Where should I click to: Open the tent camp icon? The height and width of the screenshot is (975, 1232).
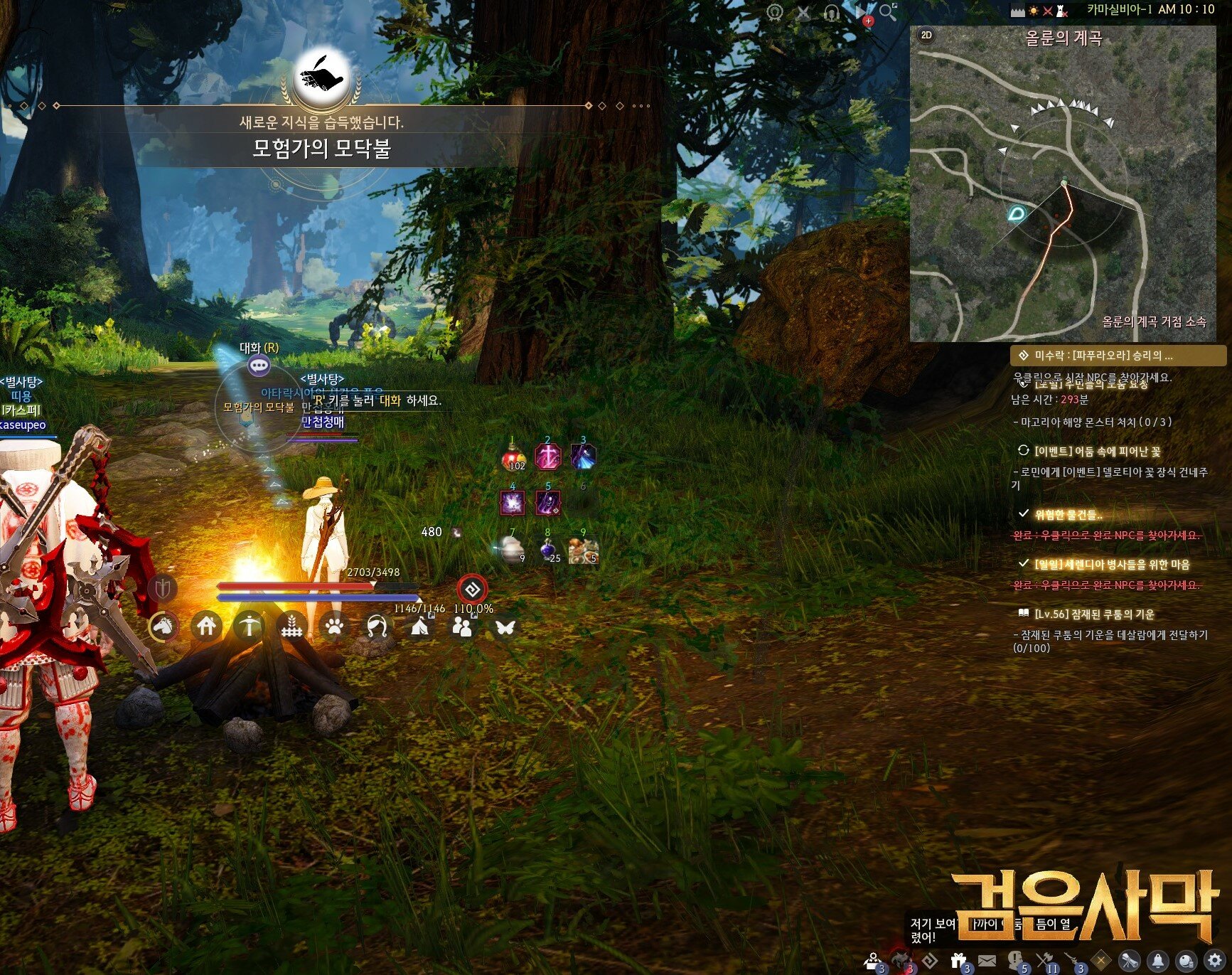(x=420, y=627)
